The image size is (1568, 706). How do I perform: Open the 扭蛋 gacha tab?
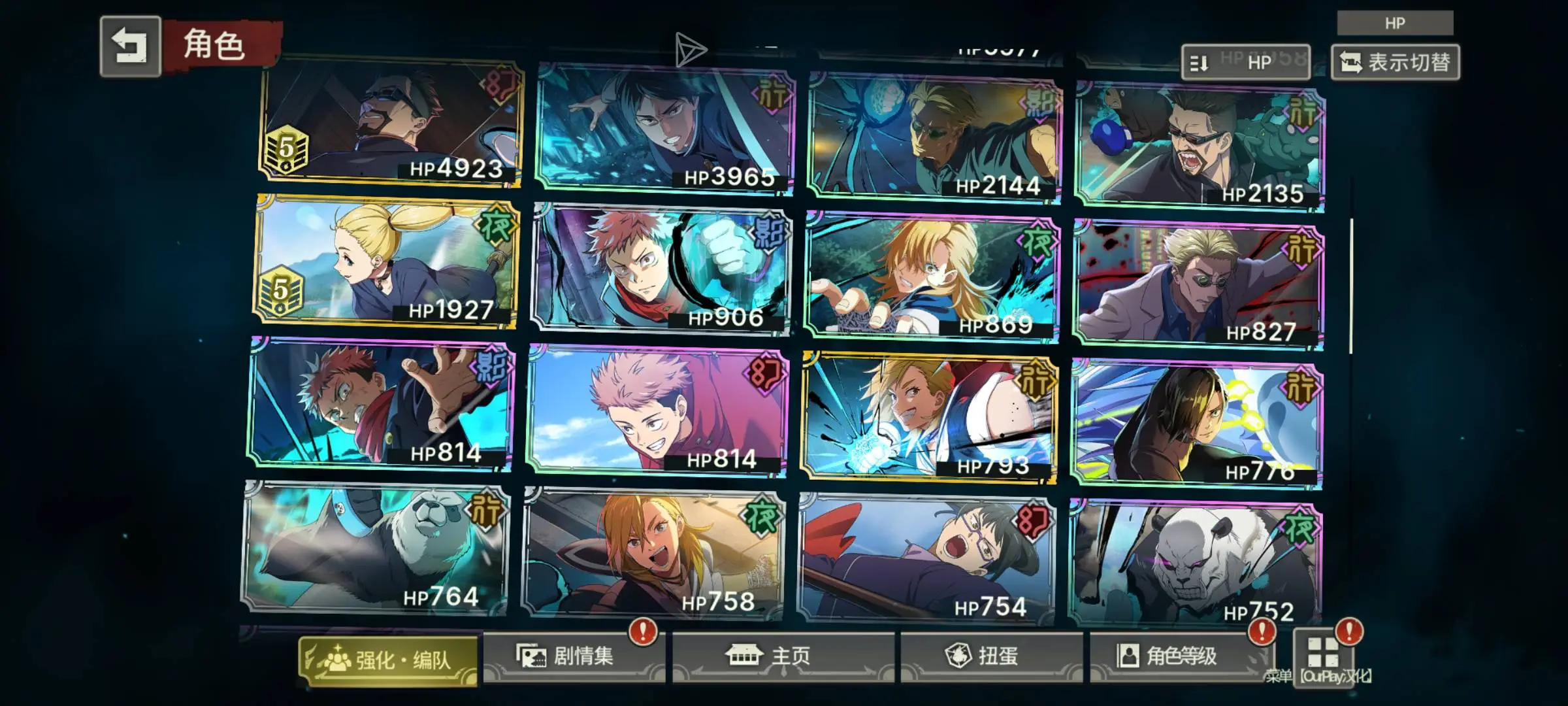click(990, 656)
